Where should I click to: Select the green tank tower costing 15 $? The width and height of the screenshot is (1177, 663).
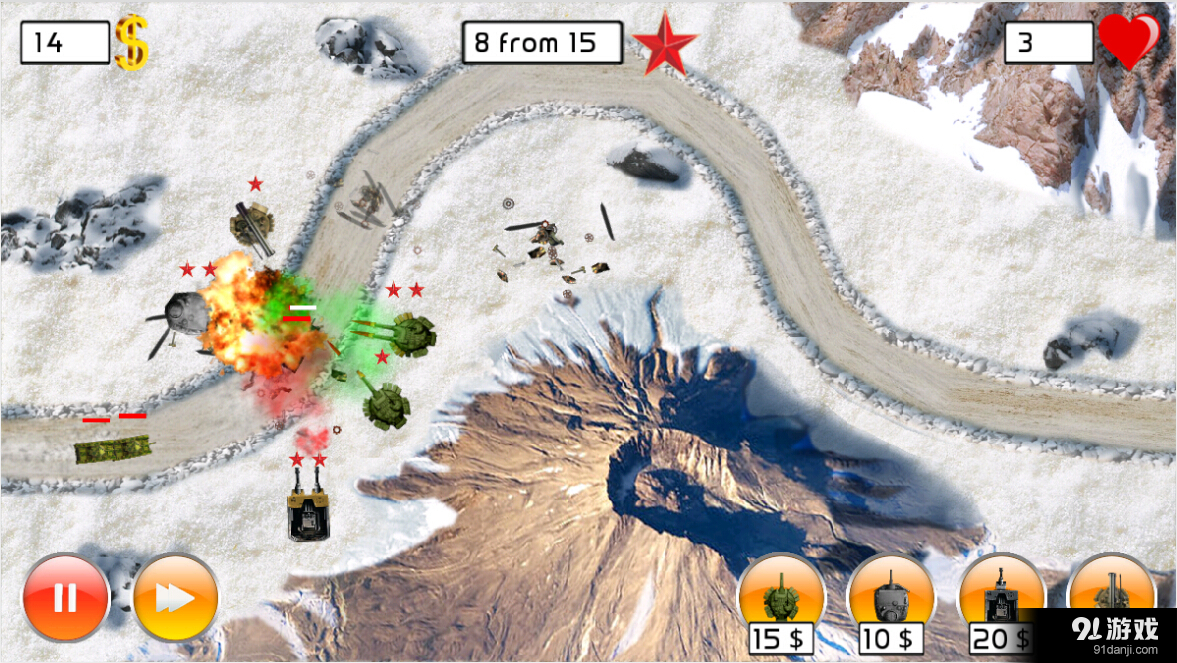coord(781,597)
